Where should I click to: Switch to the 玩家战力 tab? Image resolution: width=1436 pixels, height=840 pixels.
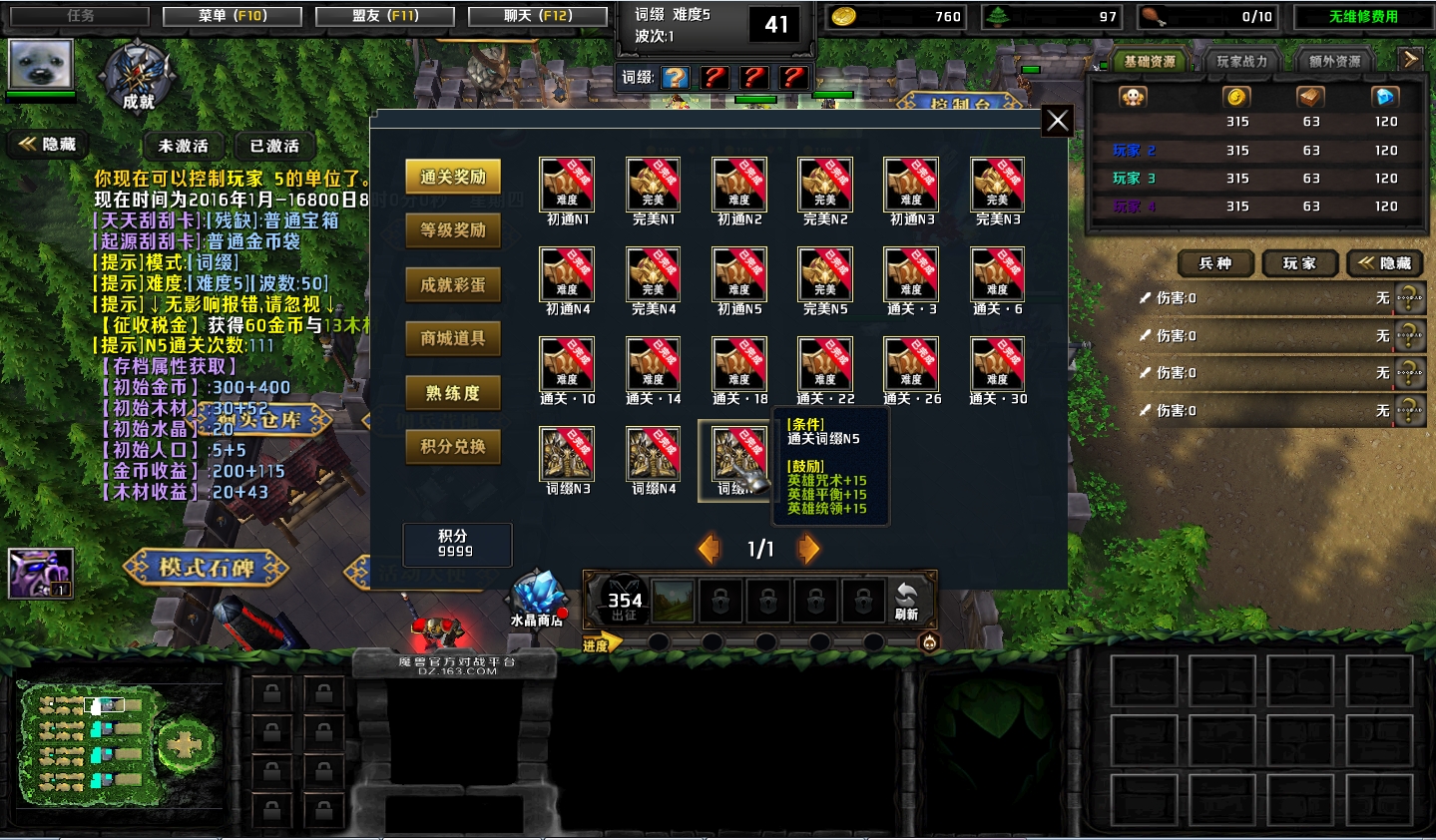point(1241,61)
